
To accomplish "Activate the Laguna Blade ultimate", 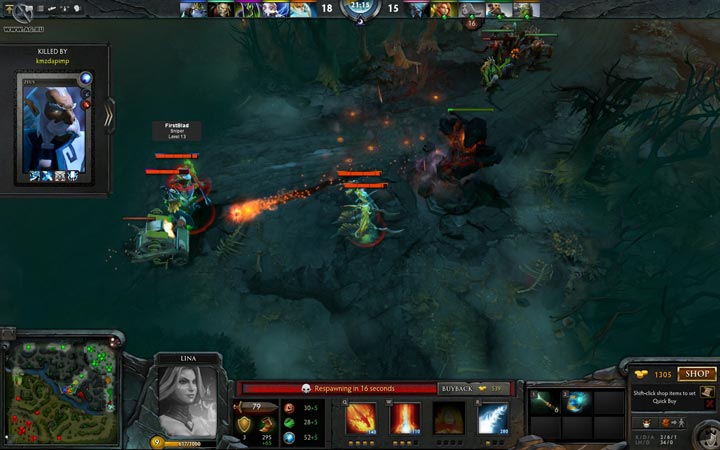I will pos(492,417).
